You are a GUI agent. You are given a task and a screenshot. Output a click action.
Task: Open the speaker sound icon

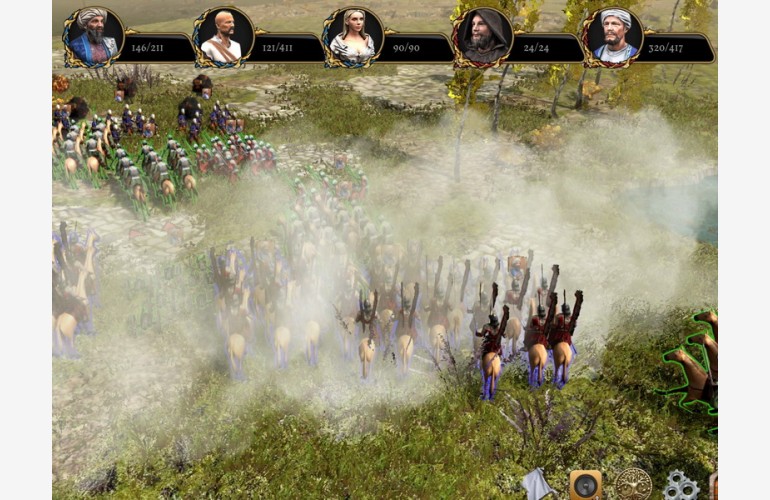(x=585, y=485)
